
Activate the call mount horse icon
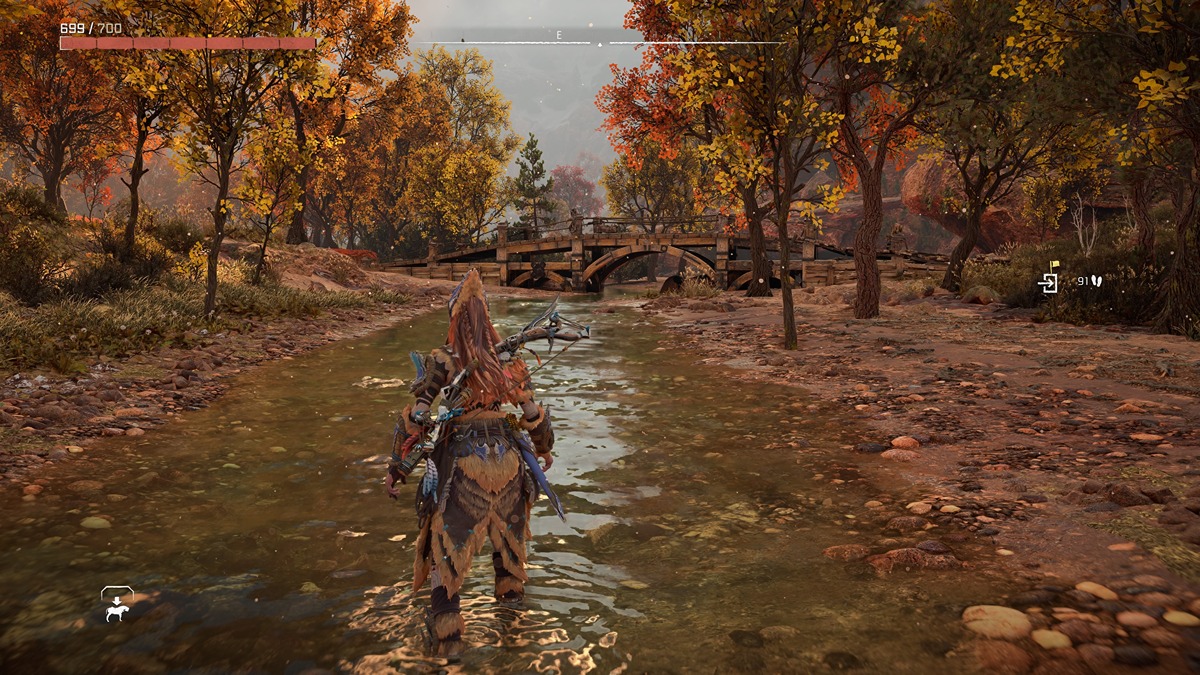(117, 604)
